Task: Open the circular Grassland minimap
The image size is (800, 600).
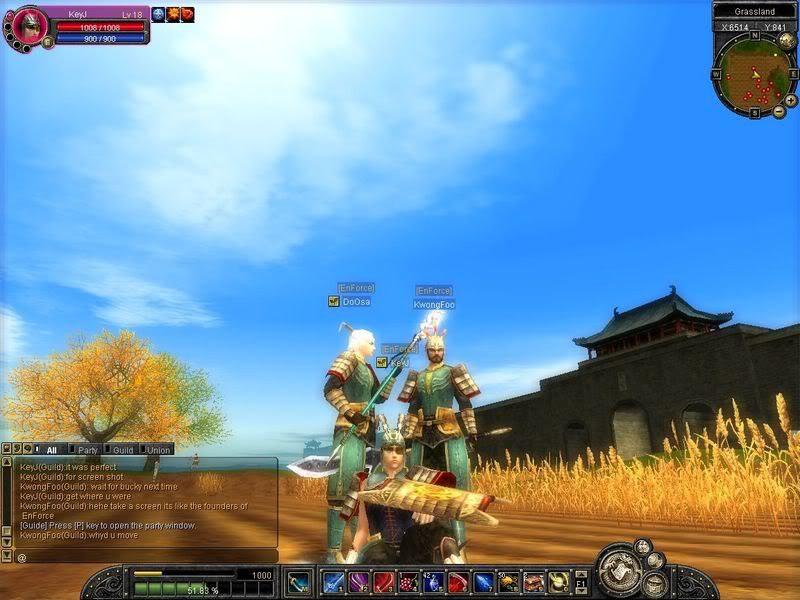Action: (755, 76)
